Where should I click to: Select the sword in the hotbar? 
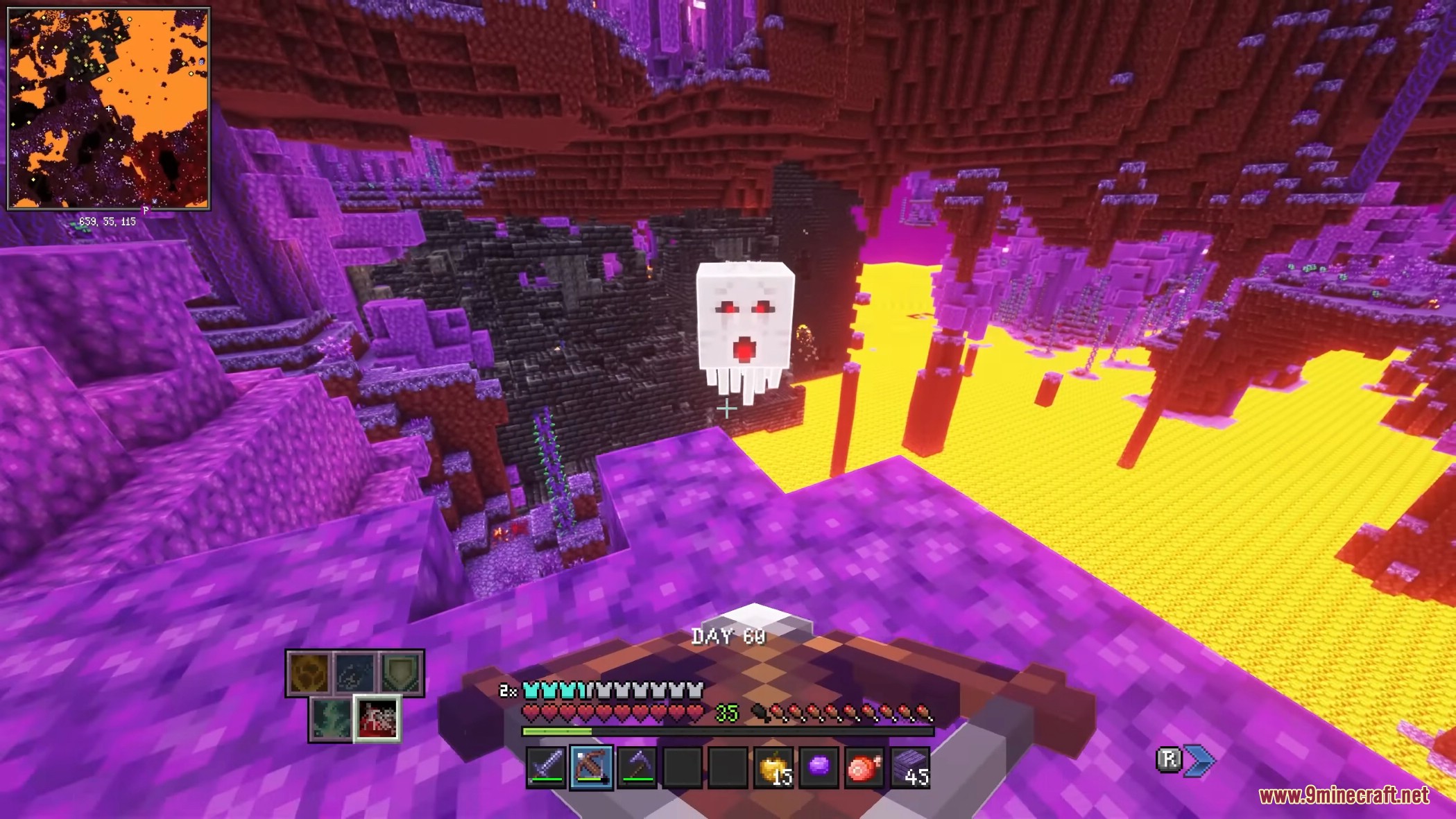pyautogui.click(x=546, y=767)
